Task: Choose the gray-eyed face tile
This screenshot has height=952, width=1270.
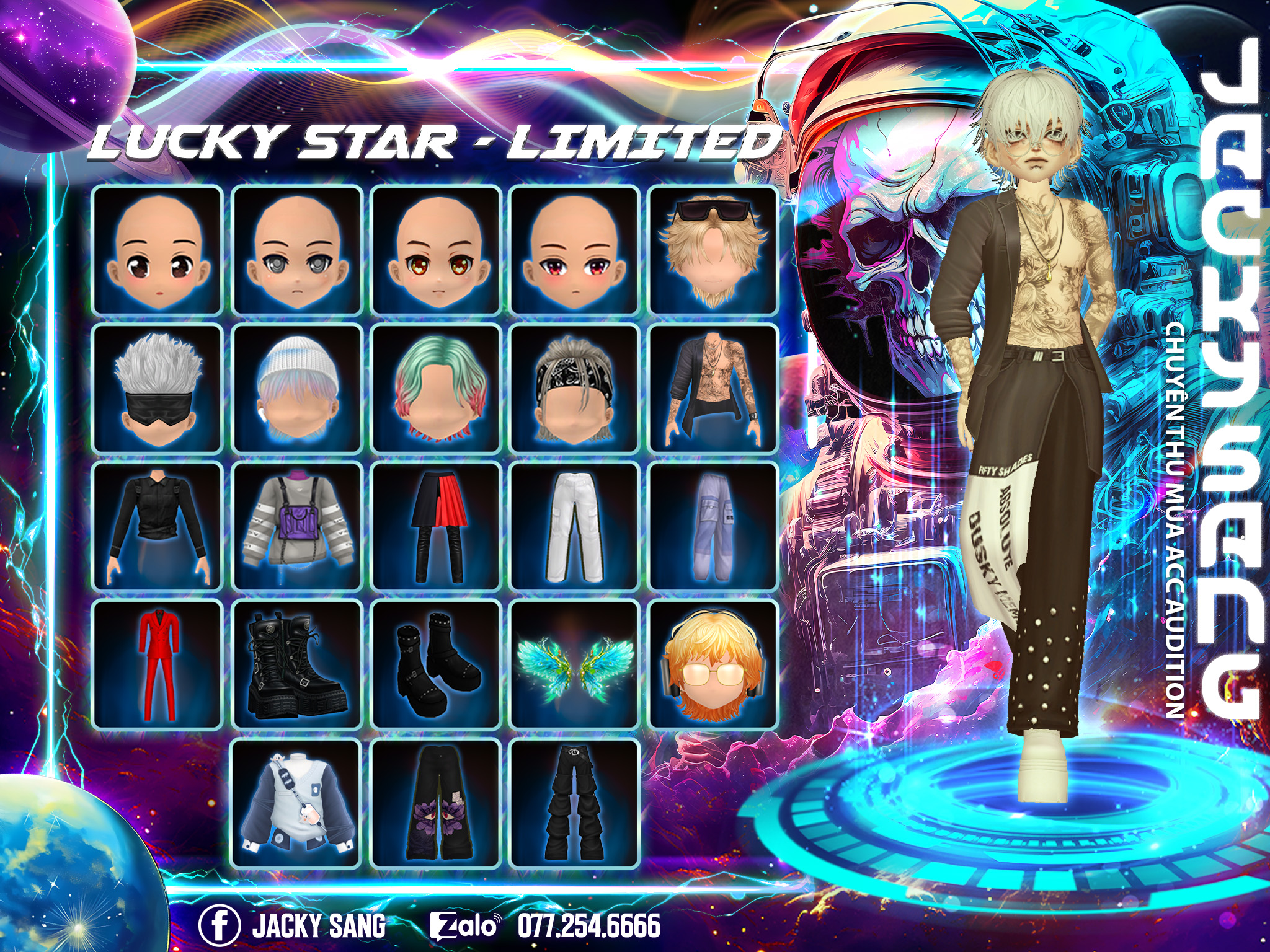Action: 296,250
